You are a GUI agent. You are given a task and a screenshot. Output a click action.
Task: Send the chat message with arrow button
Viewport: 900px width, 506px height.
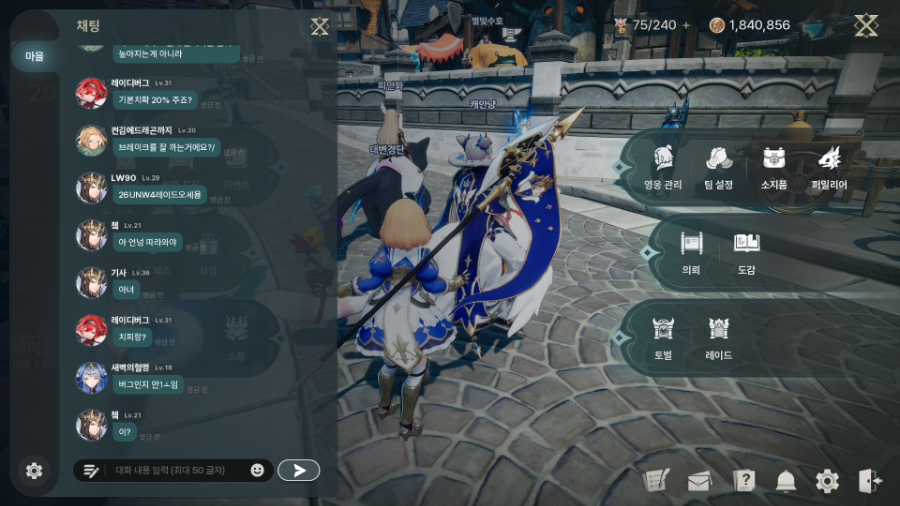(x=298, y=470)
